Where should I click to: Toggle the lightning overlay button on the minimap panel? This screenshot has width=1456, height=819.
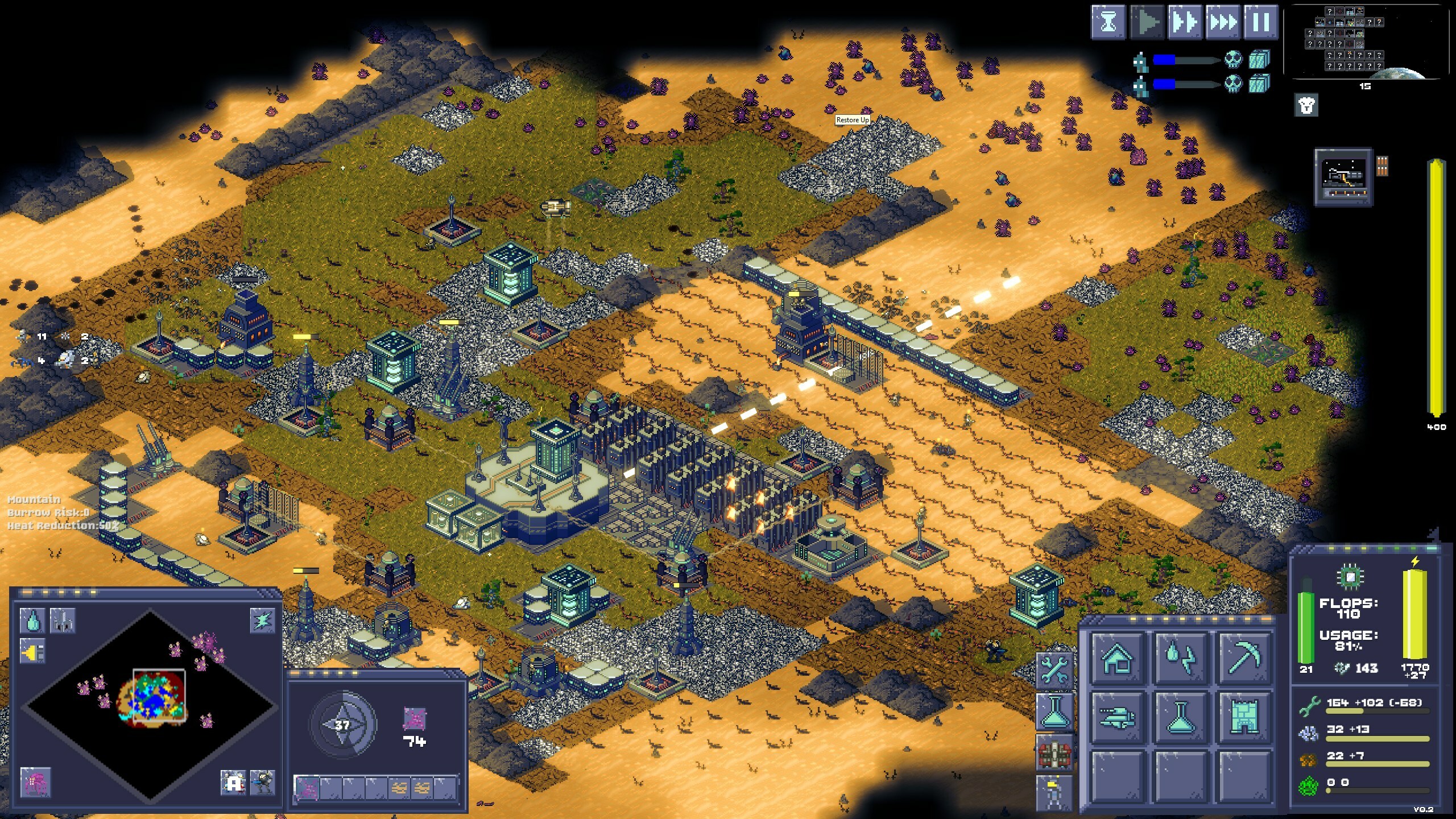coord(262,622)
